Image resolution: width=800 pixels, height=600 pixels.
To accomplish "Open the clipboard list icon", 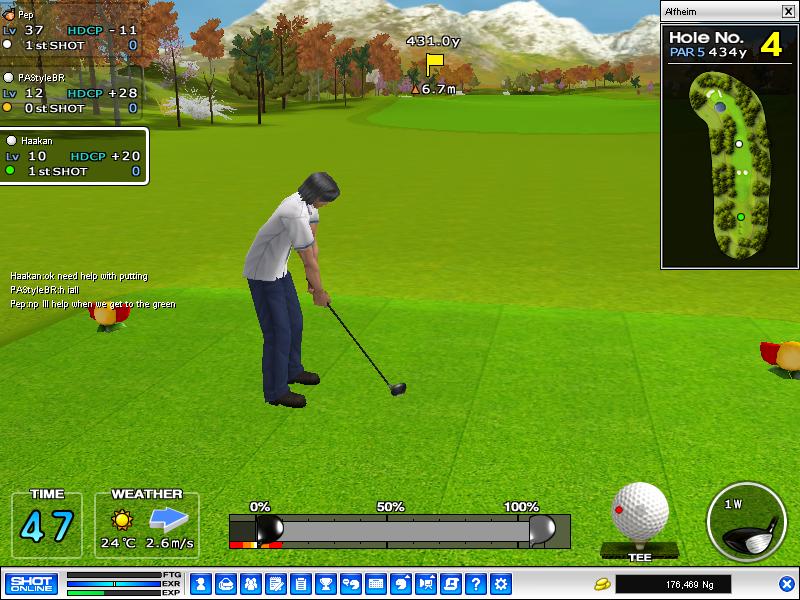I will pos(301,583).
